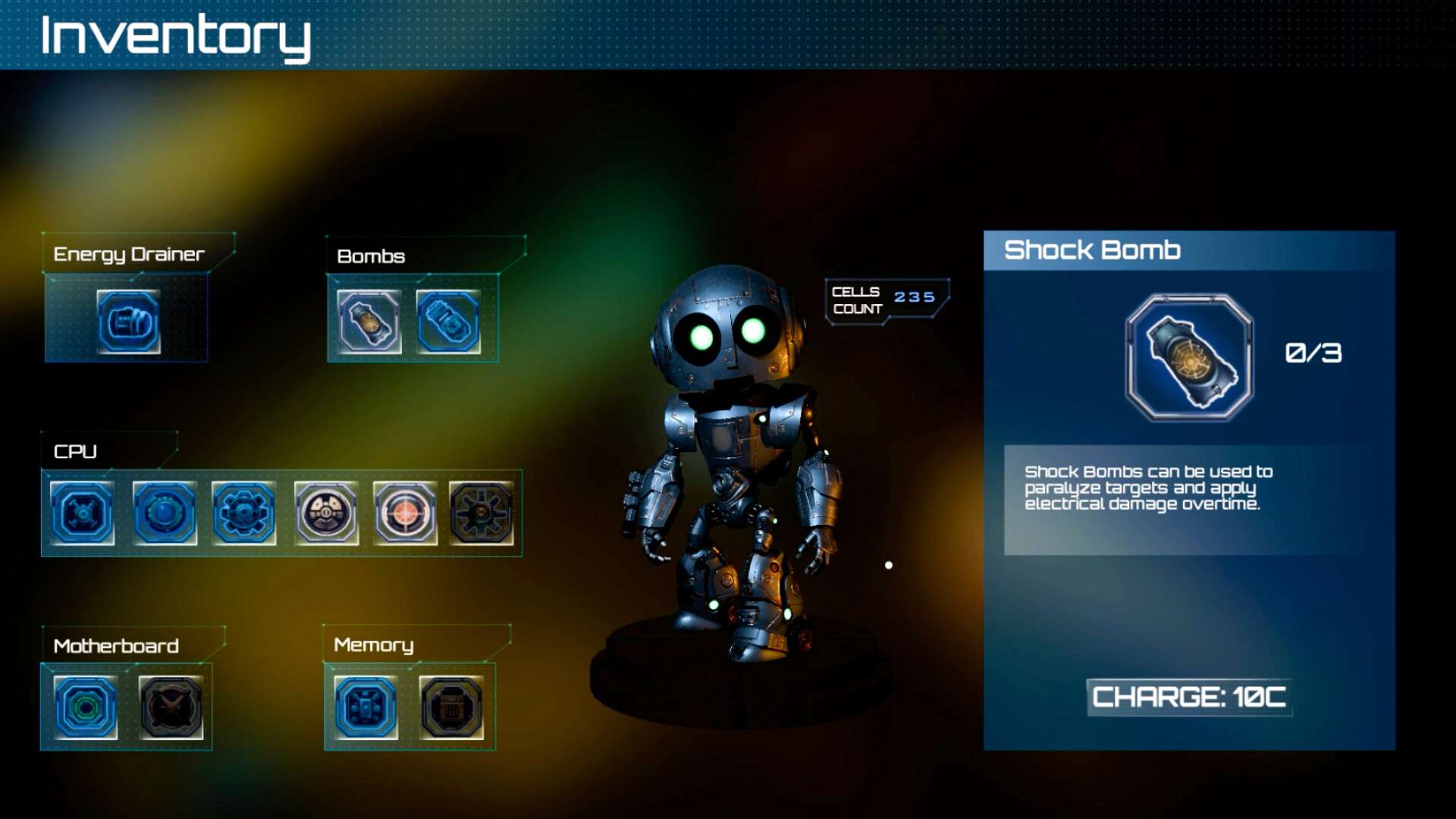Select the beige segmented dial CPU chip
This screenshot has height=819, width=1456.
click(326, 513)
